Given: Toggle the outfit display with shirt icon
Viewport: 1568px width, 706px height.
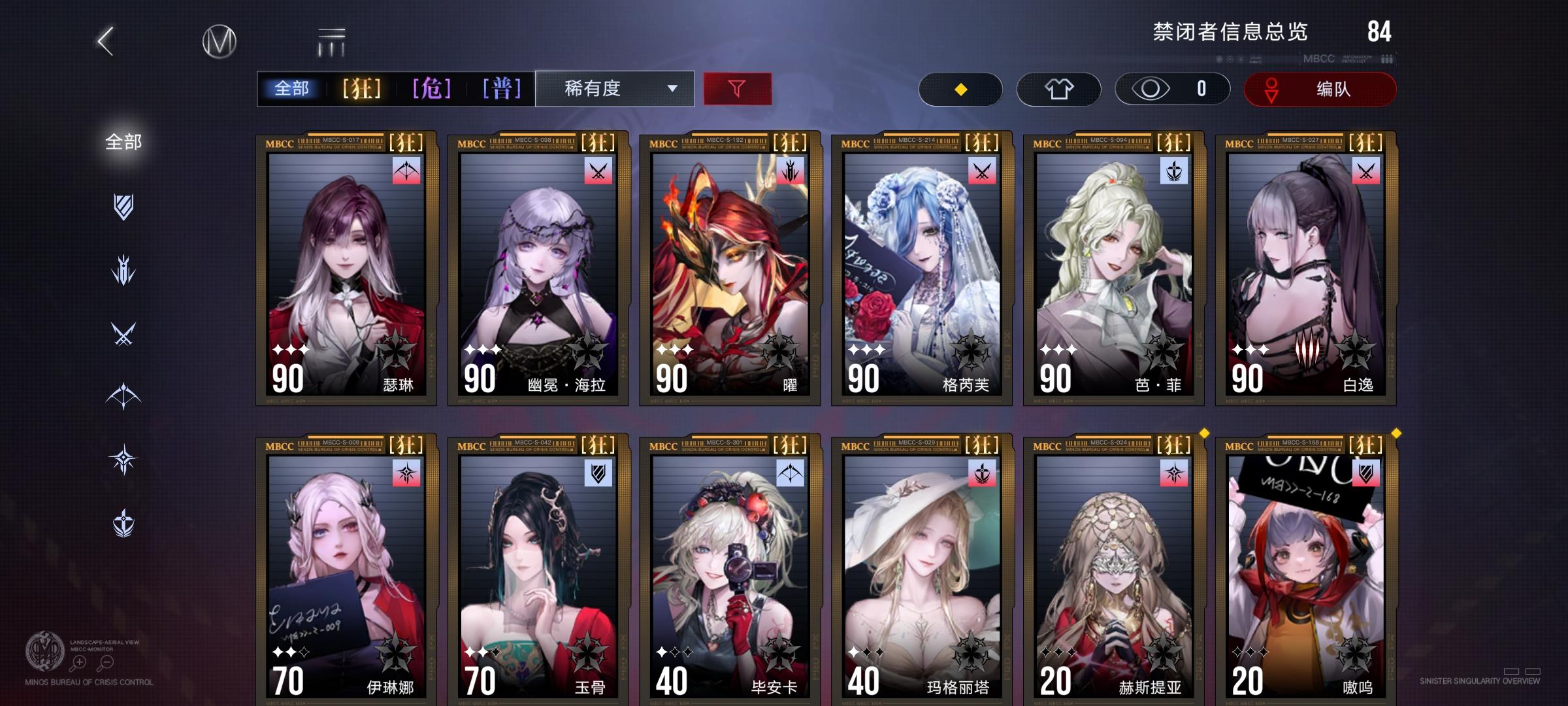Looking at the screenshot, I should [1060, 90].
